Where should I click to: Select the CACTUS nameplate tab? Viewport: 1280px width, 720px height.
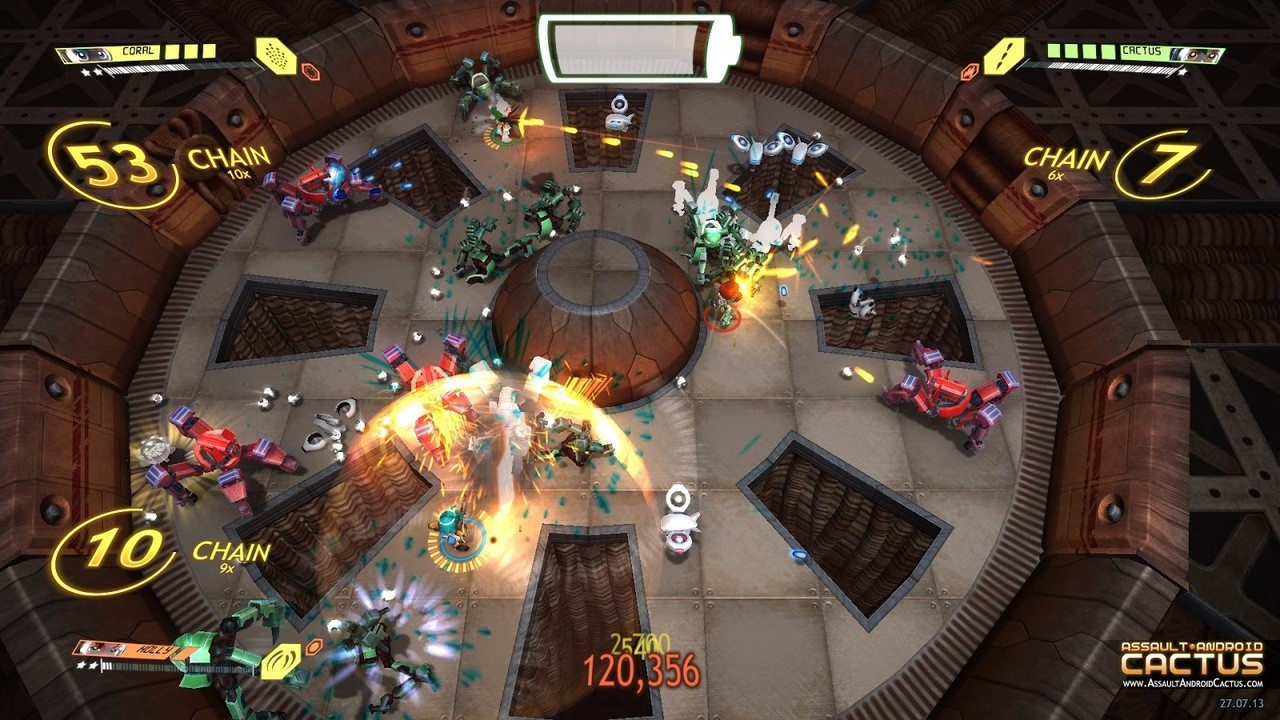tap(1143, 50)
